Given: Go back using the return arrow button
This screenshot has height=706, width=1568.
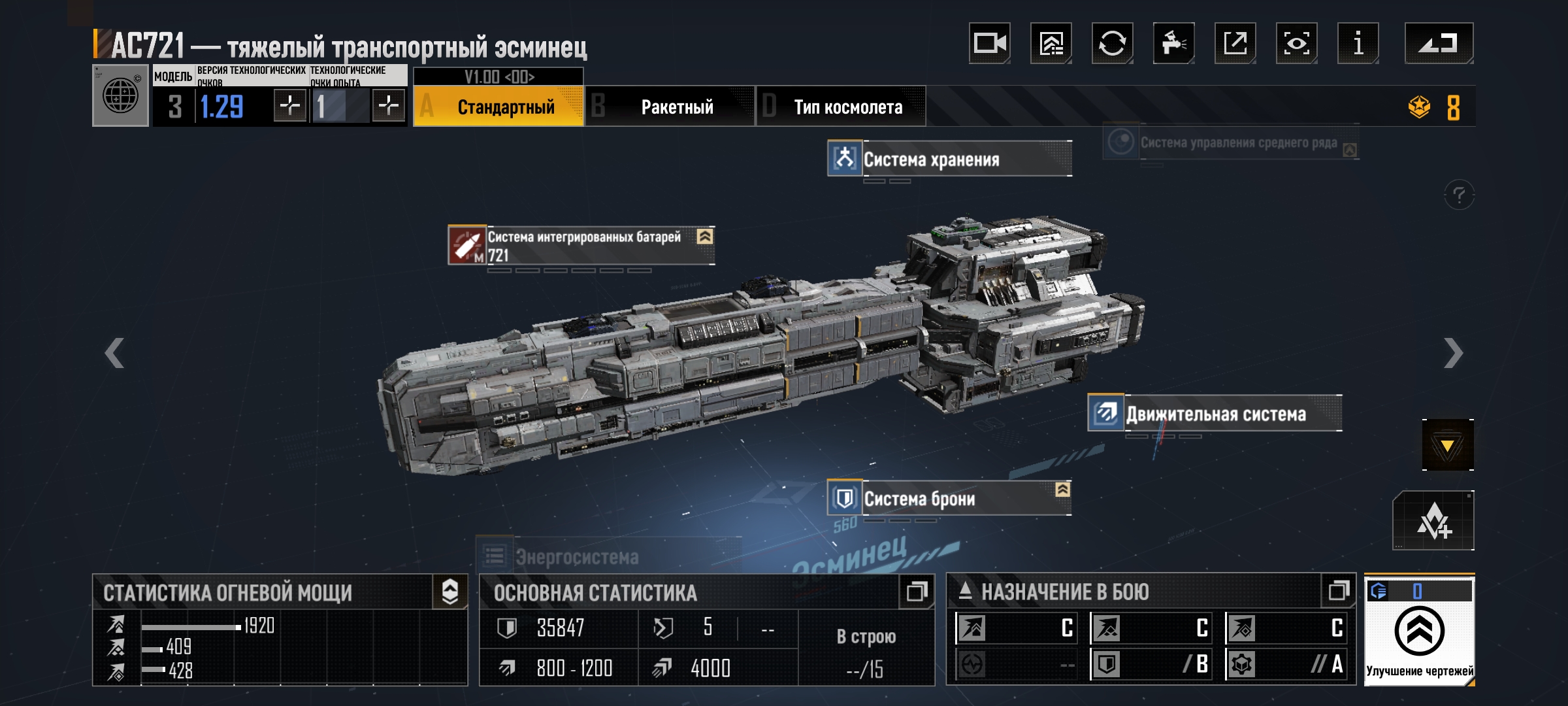Looking at the screenshot, I should coord(1439,44).
